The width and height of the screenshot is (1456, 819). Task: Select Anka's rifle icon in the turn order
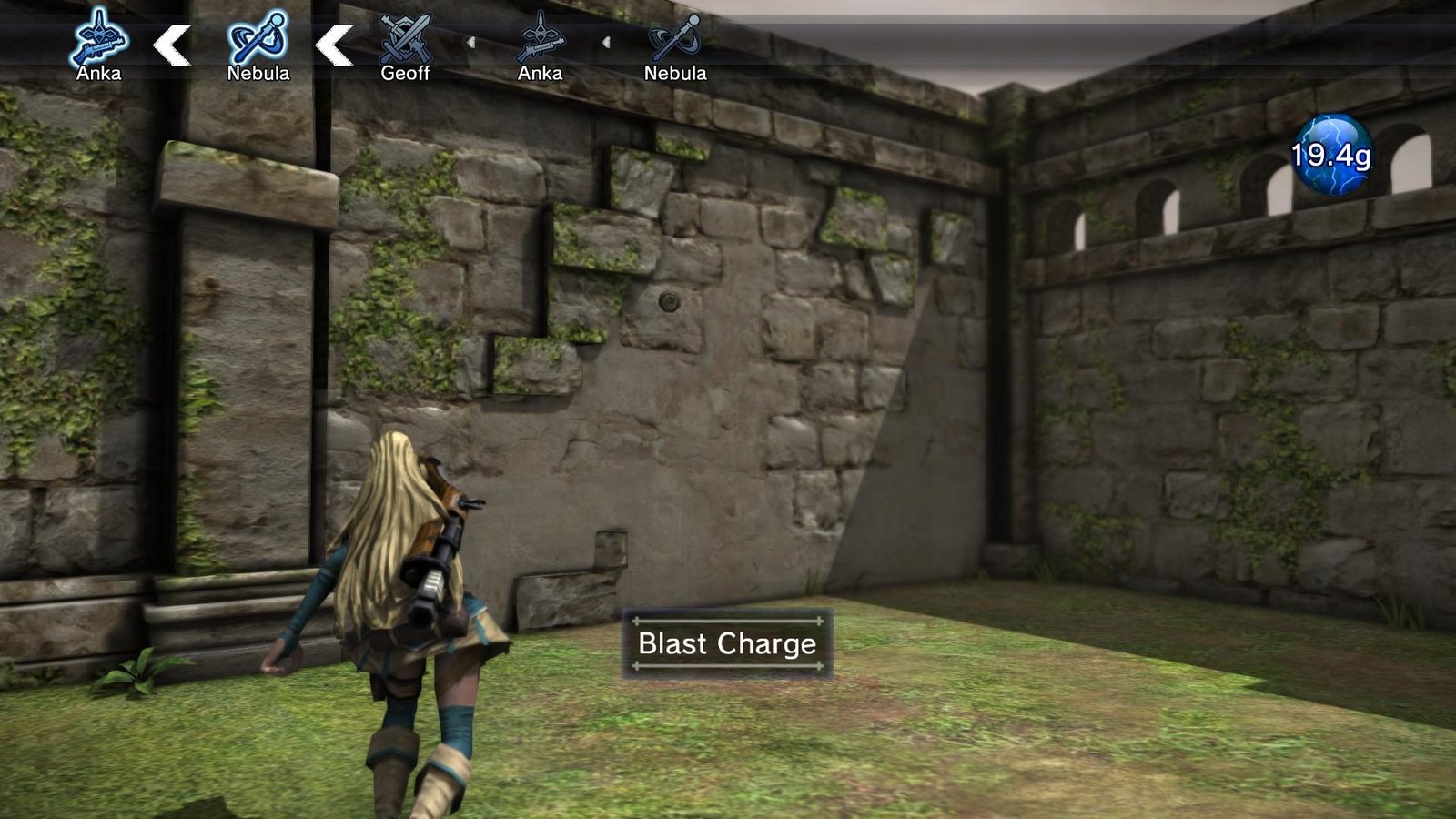pyautogui.click(x=100, y=38)
